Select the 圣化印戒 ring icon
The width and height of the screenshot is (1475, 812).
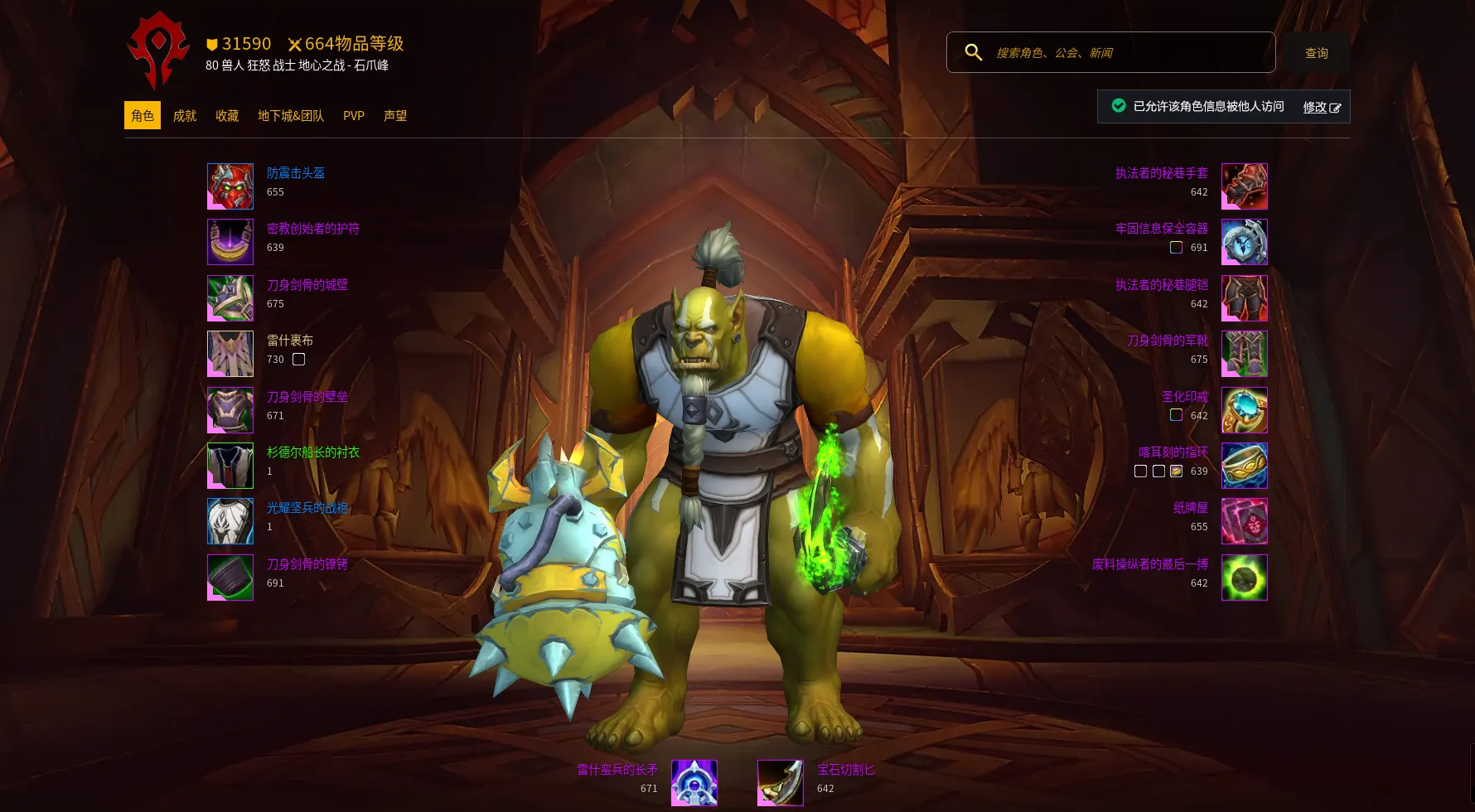[1244, 410]
